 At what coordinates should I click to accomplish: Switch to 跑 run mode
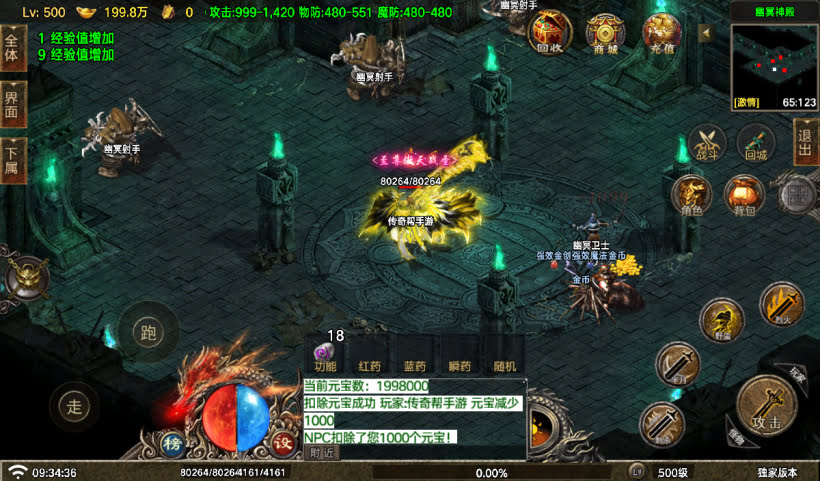pyautogui.click(x=148, y=331)
